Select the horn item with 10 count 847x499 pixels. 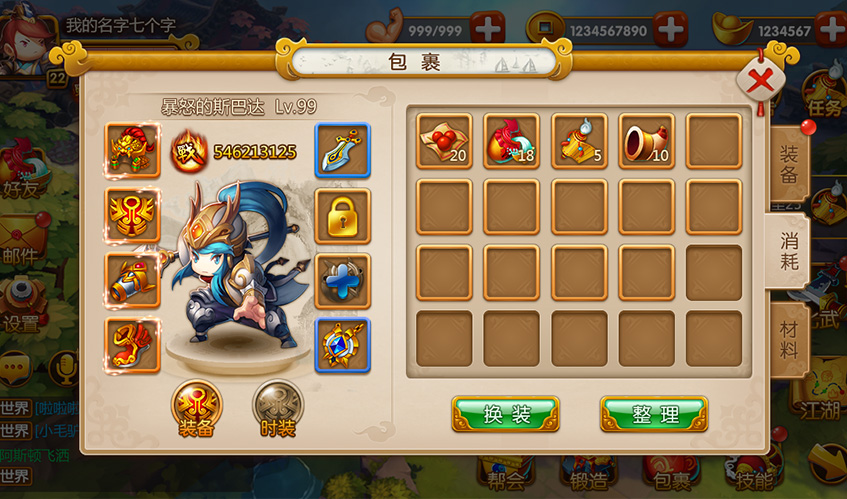(x=646, y=140)
